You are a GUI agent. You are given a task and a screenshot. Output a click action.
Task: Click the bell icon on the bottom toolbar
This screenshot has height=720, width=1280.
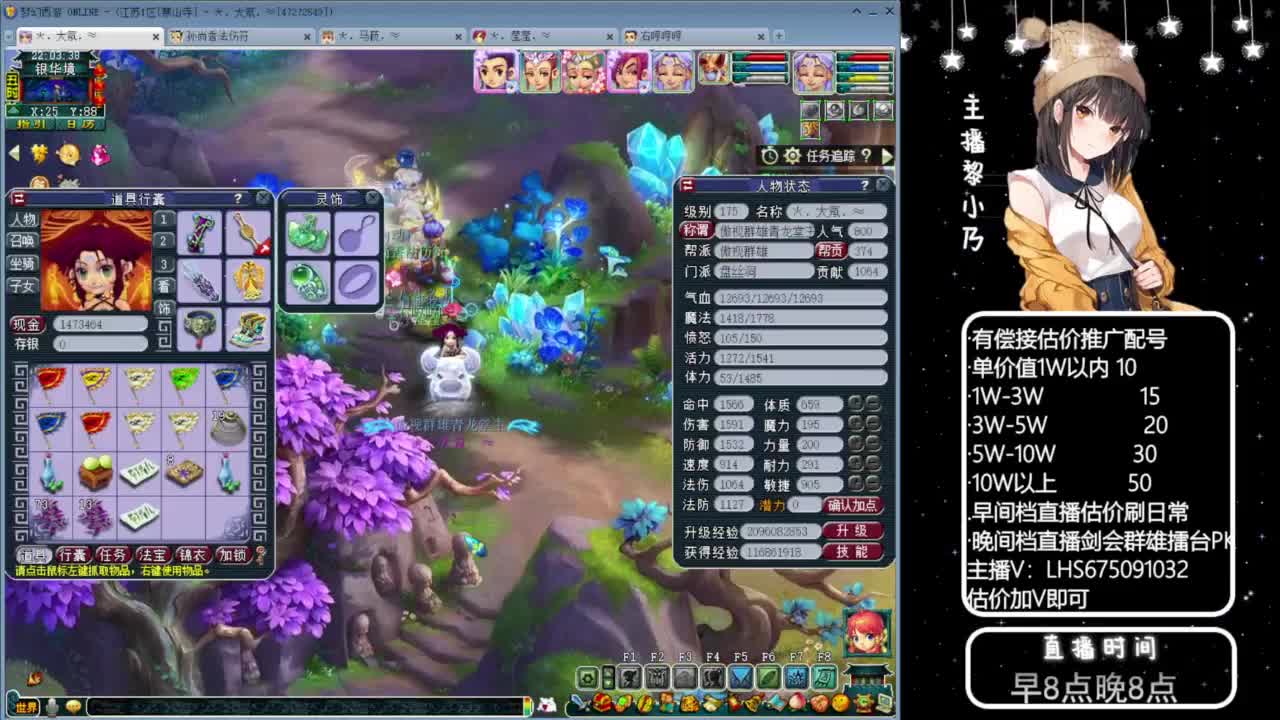[751, 703]
